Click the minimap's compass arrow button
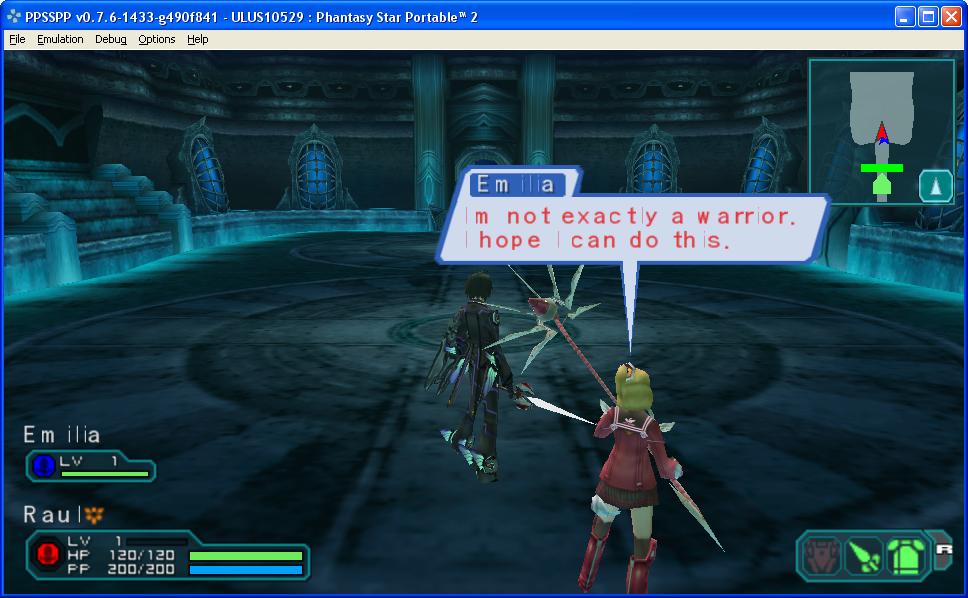 pyautogui.click(x=936, y=186)
